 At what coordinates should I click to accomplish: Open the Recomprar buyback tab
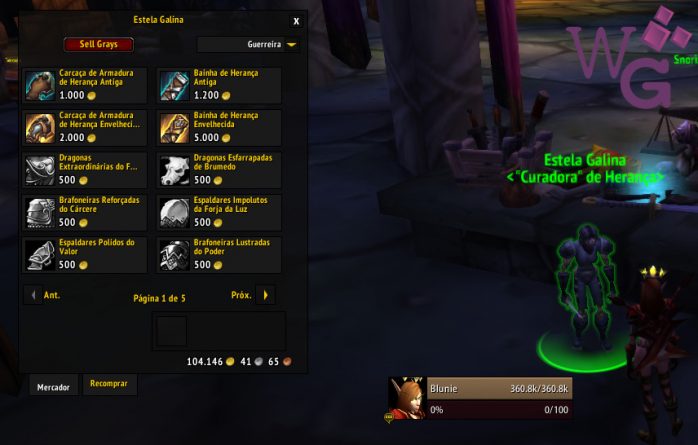point(108,384)
